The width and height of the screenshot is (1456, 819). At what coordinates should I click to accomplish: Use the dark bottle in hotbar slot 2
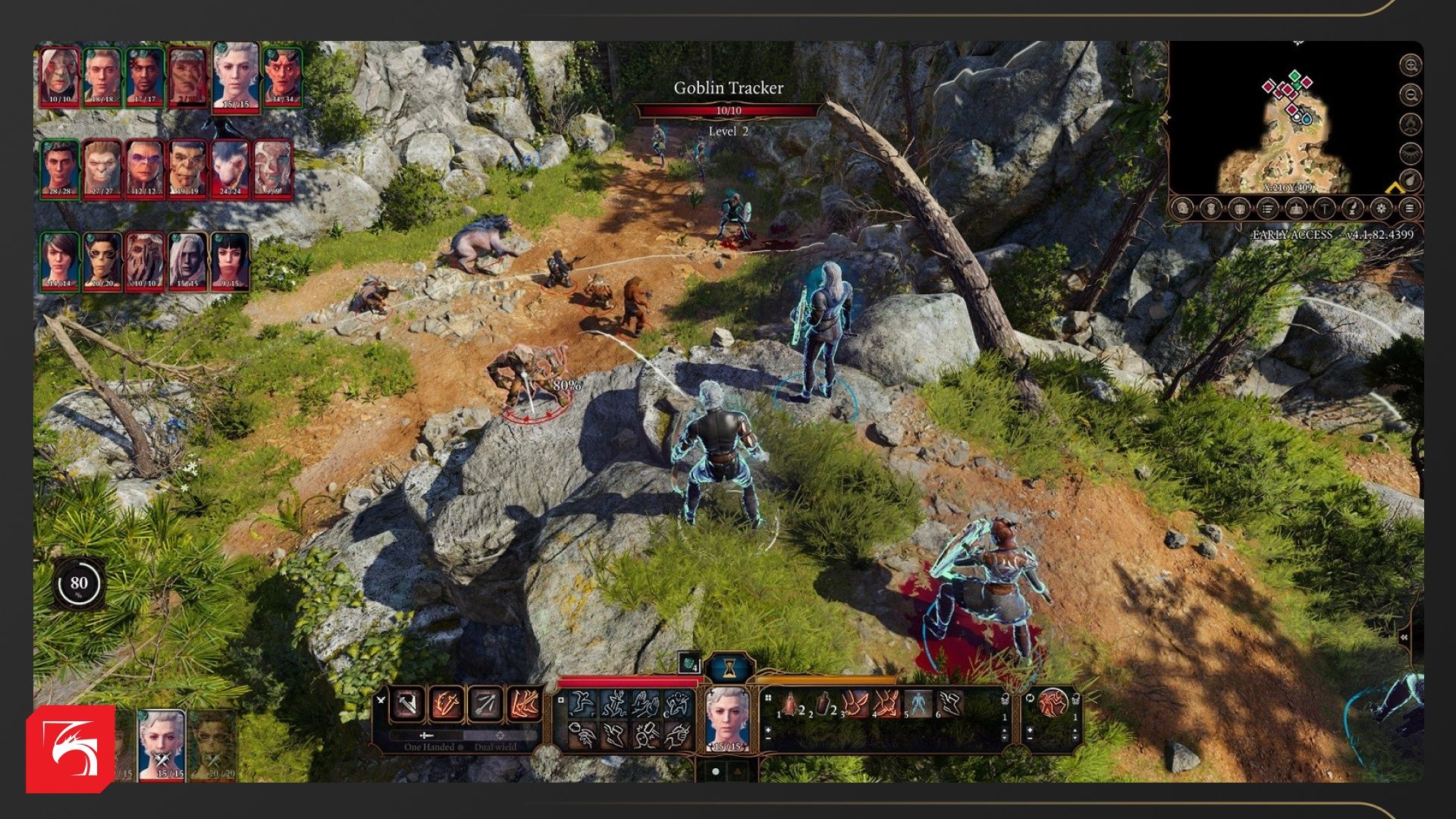point(823,704)
